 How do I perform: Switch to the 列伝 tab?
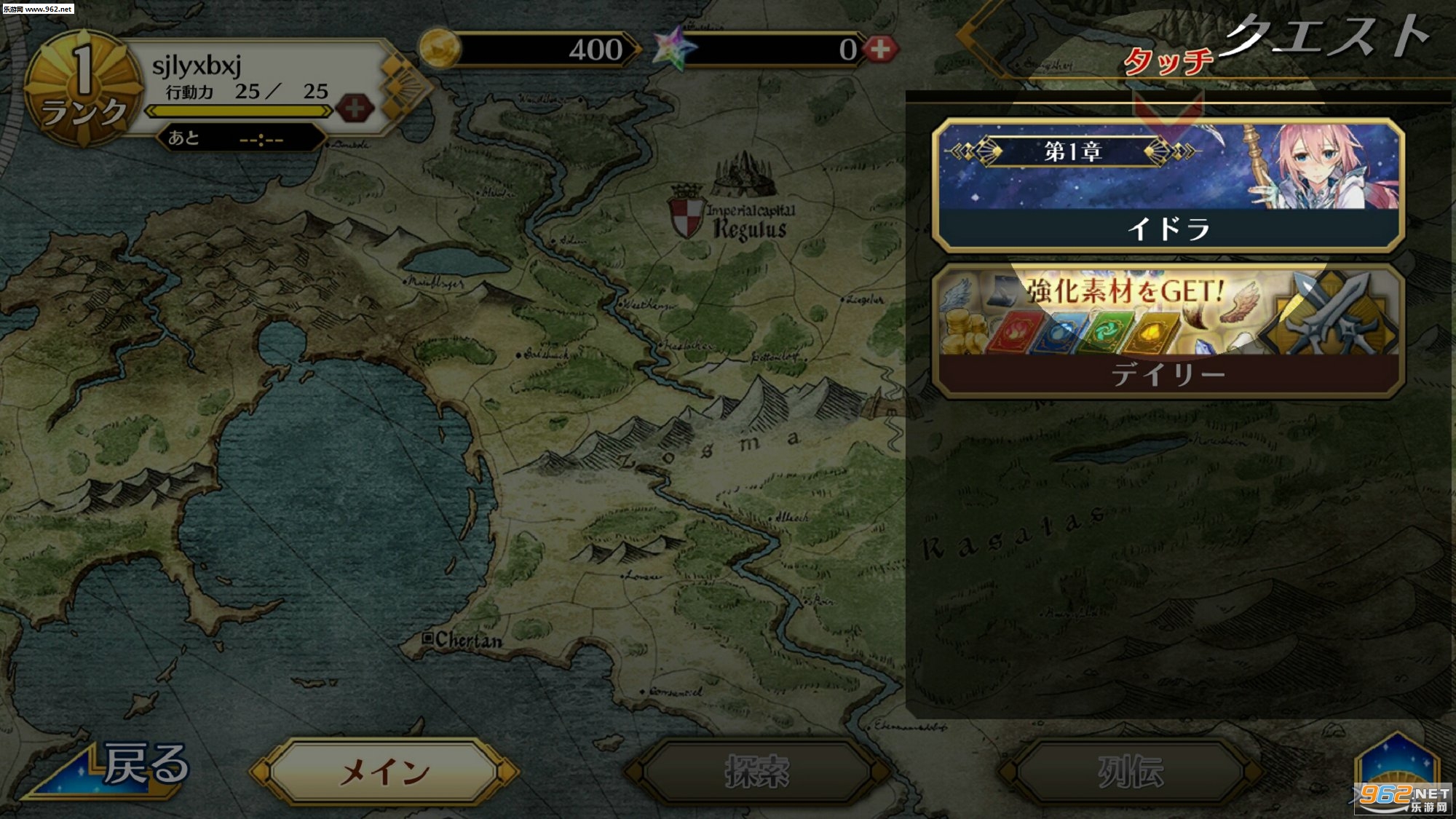(x=1130, y=772)
